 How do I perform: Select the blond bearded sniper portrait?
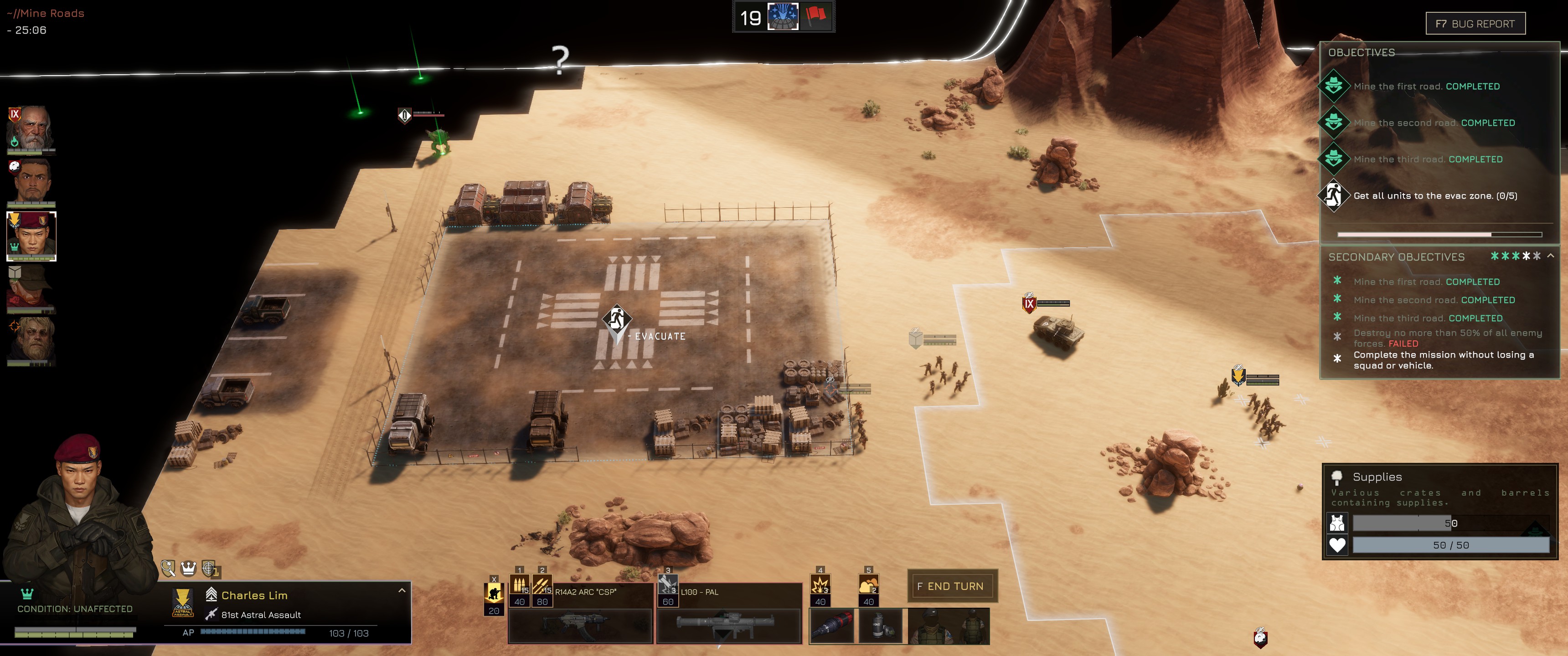coord(31,341)
